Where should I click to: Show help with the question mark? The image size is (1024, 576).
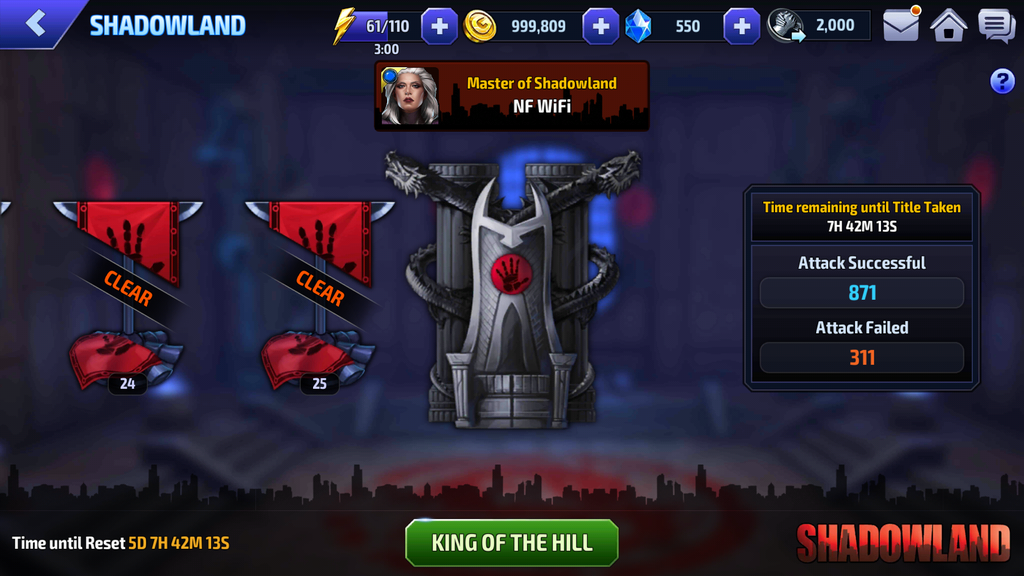(1002, 82)
